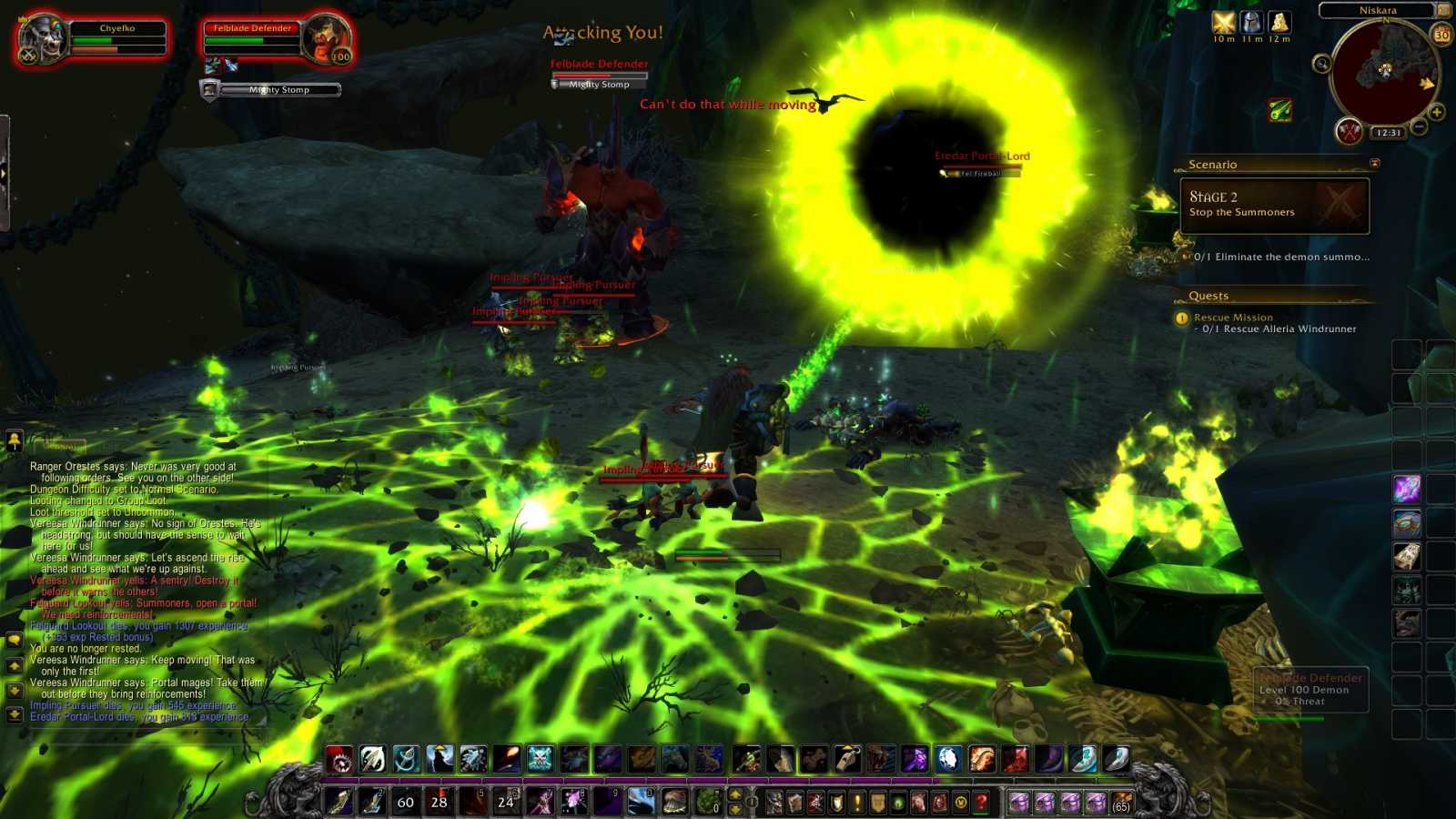Open the minimap tracking magnifier options
The image size is (1456, 819).
[1323, 63]
